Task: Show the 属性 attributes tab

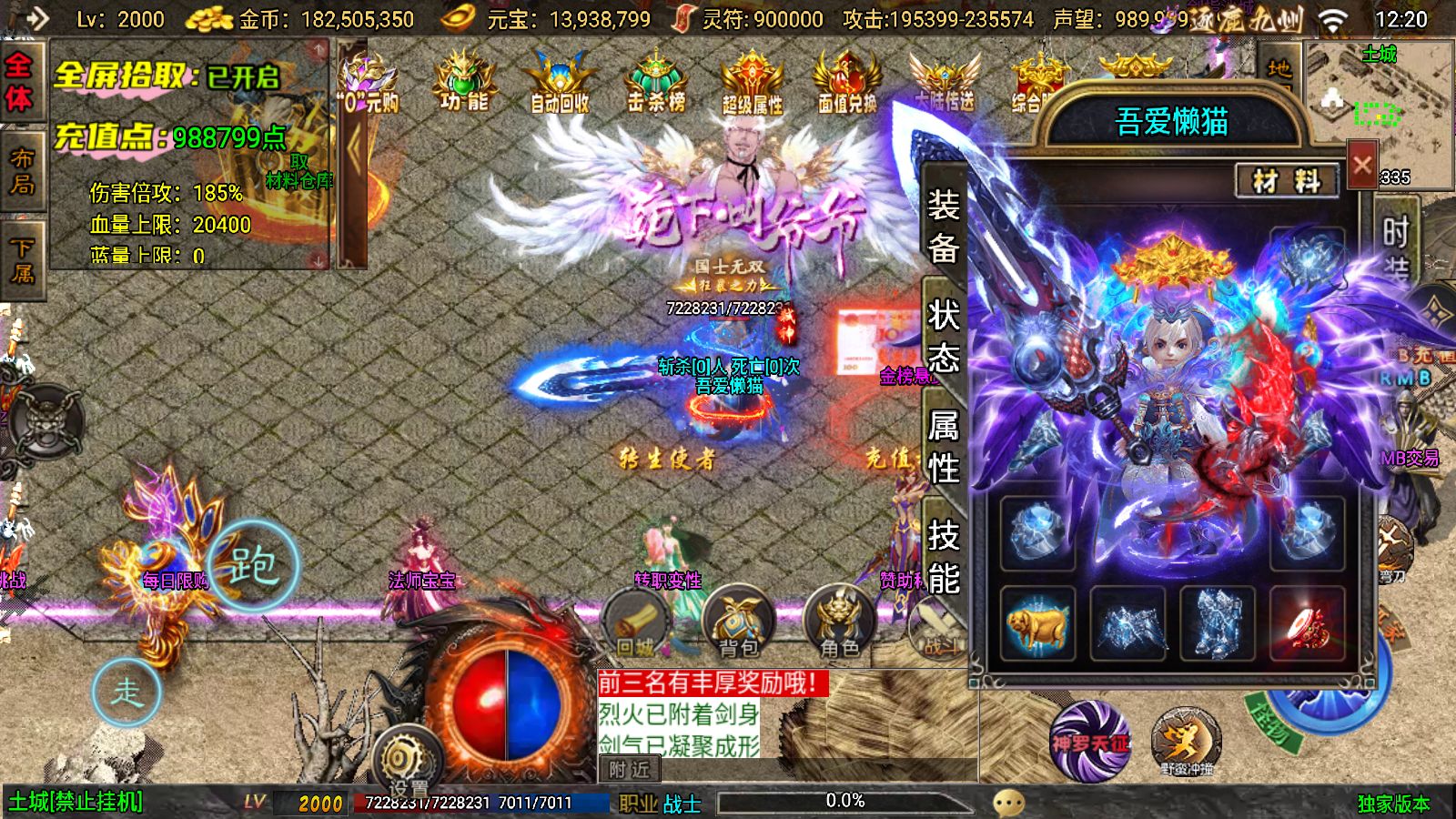Action: [x=943, y=446]
